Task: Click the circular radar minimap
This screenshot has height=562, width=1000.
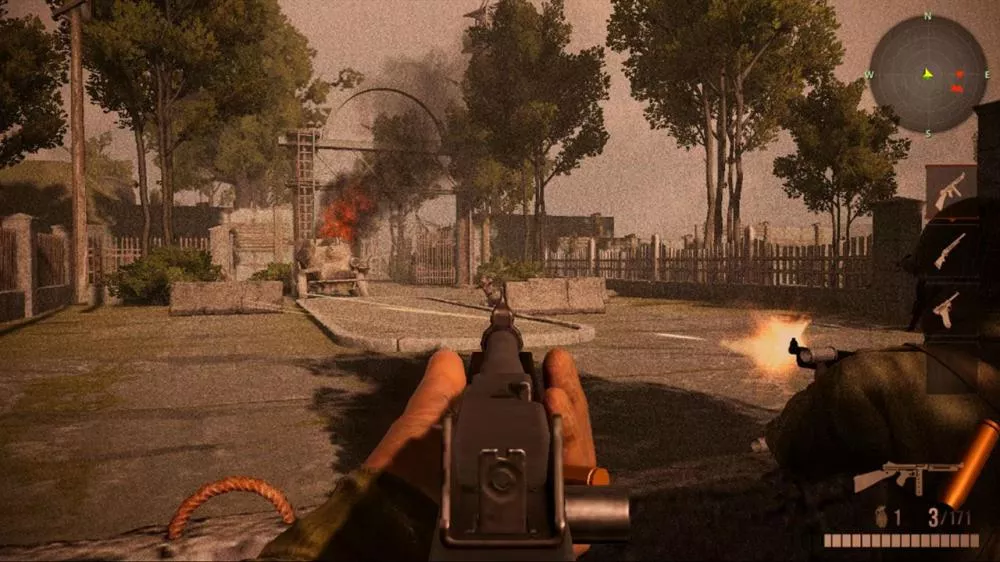Action: pyautogui.click(x=927, y=75)
